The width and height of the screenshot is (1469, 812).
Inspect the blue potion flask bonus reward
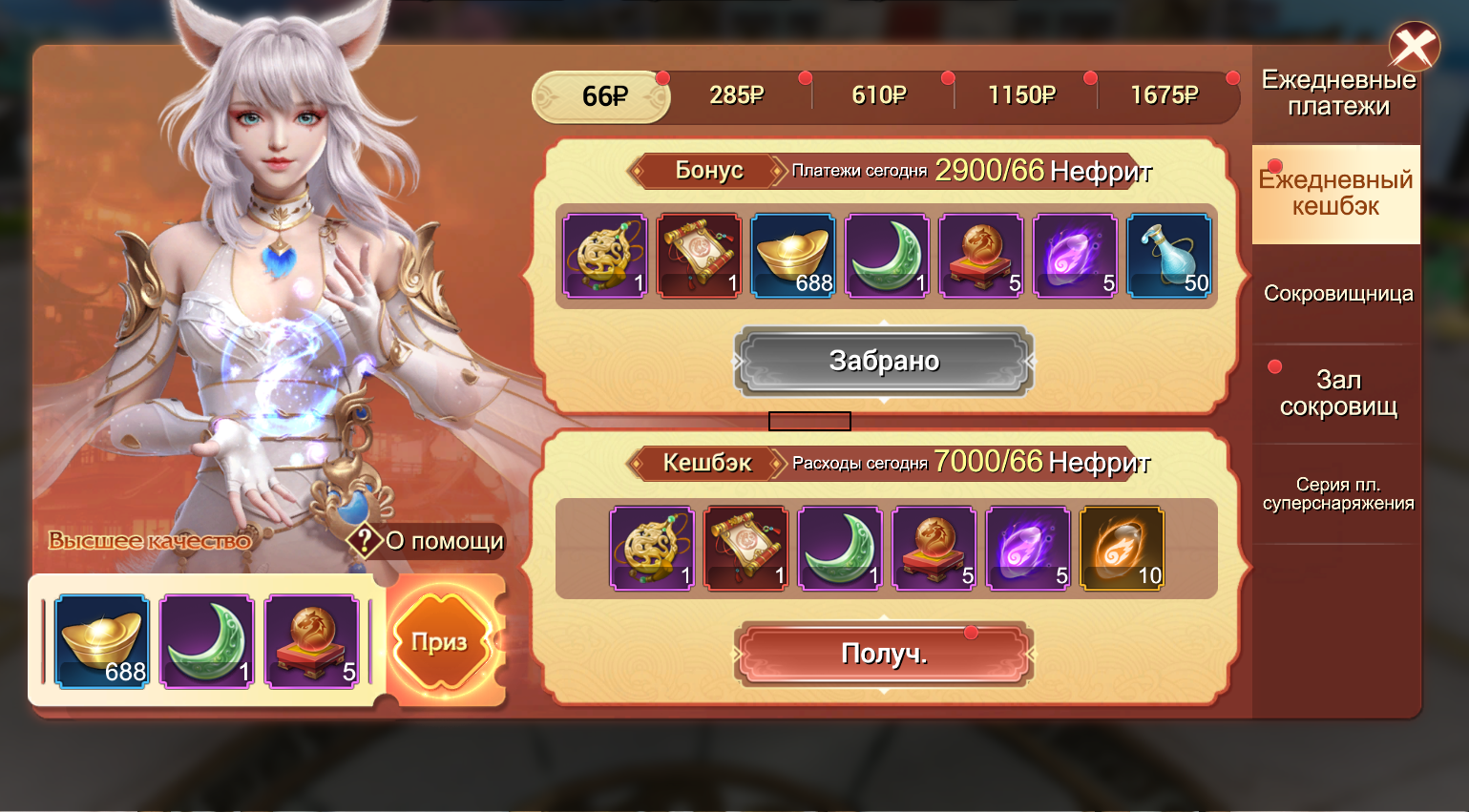point(1168,256)
